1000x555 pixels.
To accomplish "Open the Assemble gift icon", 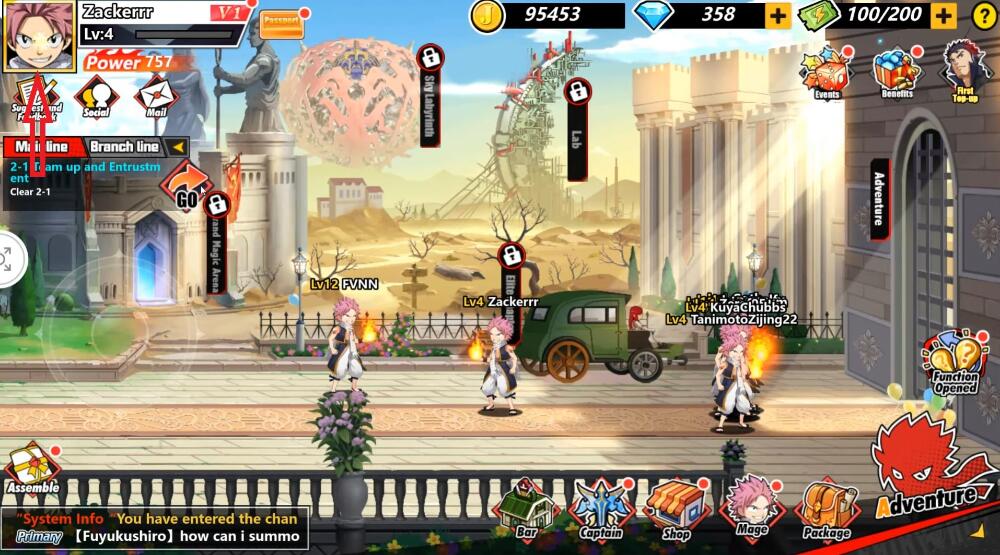I will coord(30,469).
